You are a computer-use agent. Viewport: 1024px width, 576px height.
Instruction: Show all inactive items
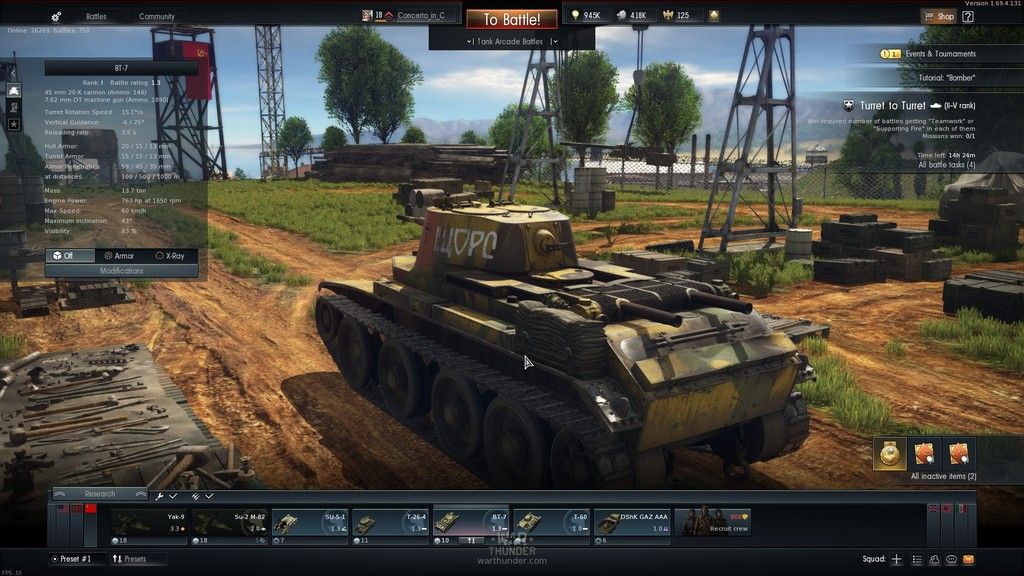coord(943,477)
